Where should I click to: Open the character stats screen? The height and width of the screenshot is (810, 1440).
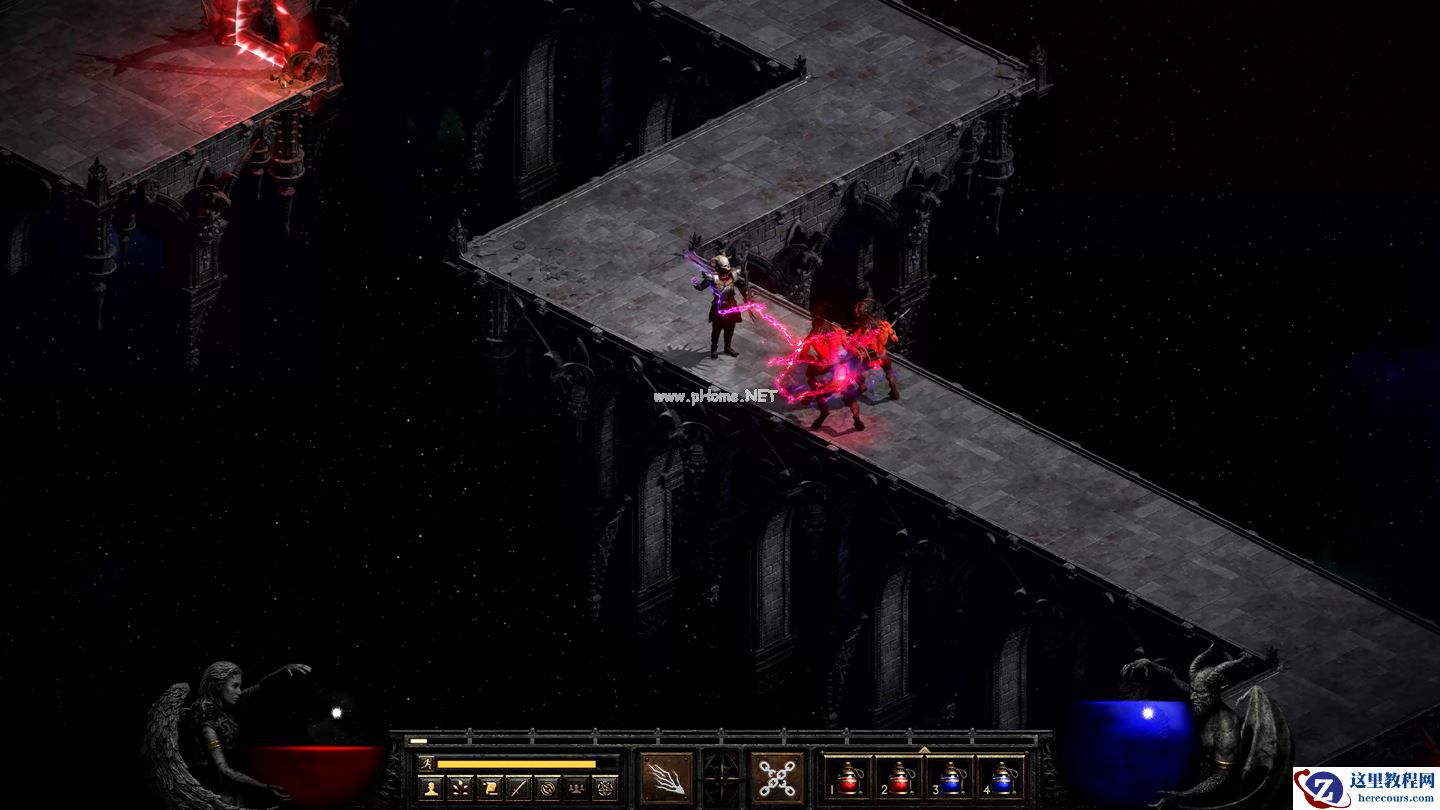(431, 788)
